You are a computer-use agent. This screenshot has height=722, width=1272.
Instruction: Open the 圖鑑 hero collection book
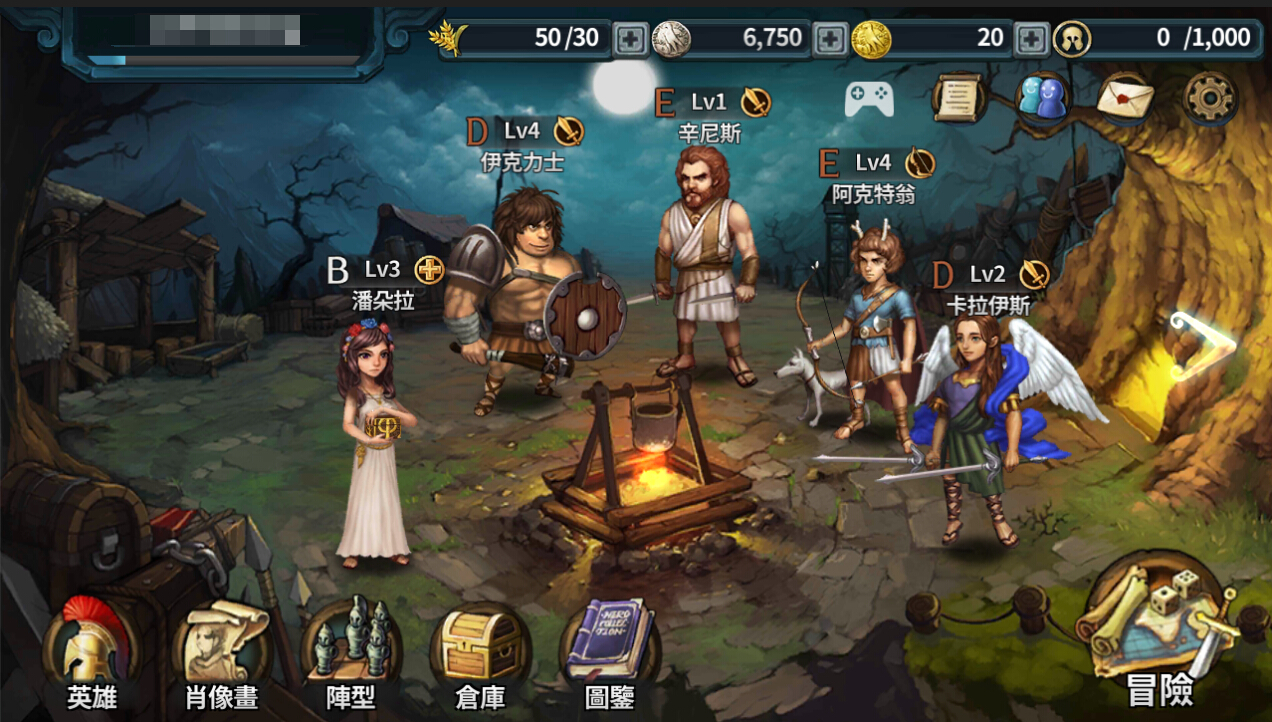(609, 650)
